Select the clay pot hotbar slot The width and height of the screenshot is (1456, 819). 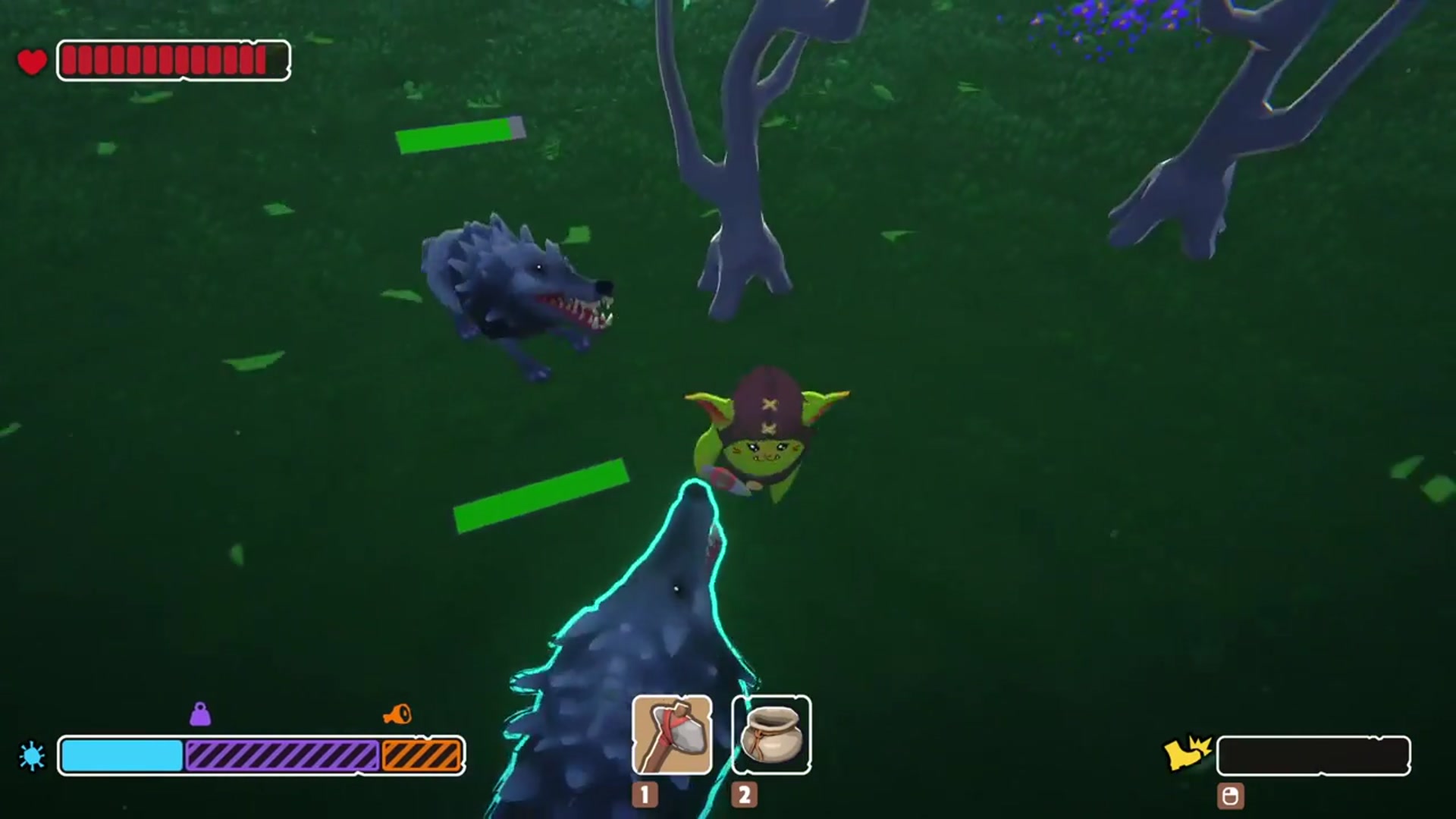tap(771, 734)
